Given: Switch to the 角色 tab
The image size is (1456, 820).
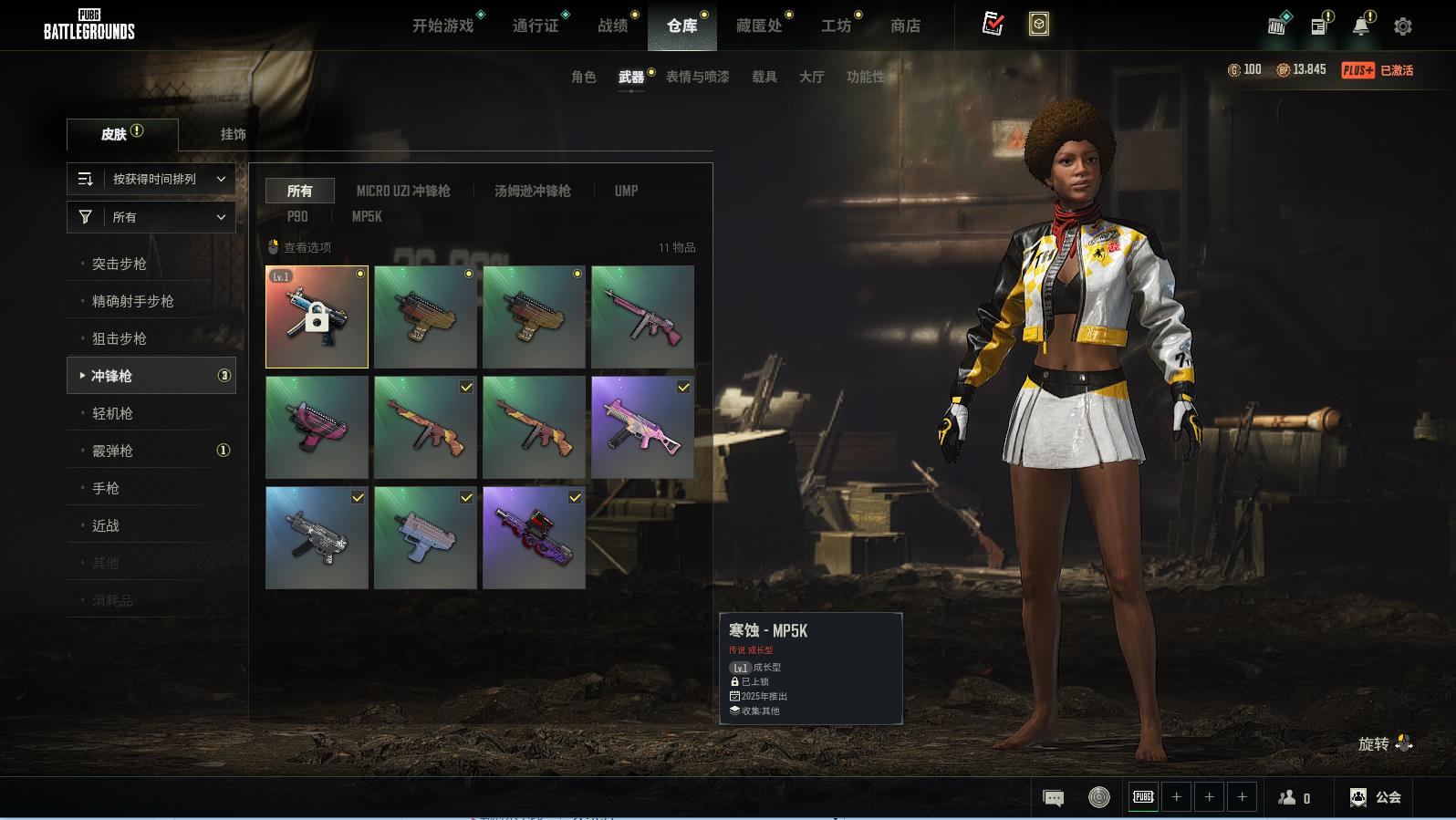Looking at the screenshot, I should coord(583,77).
